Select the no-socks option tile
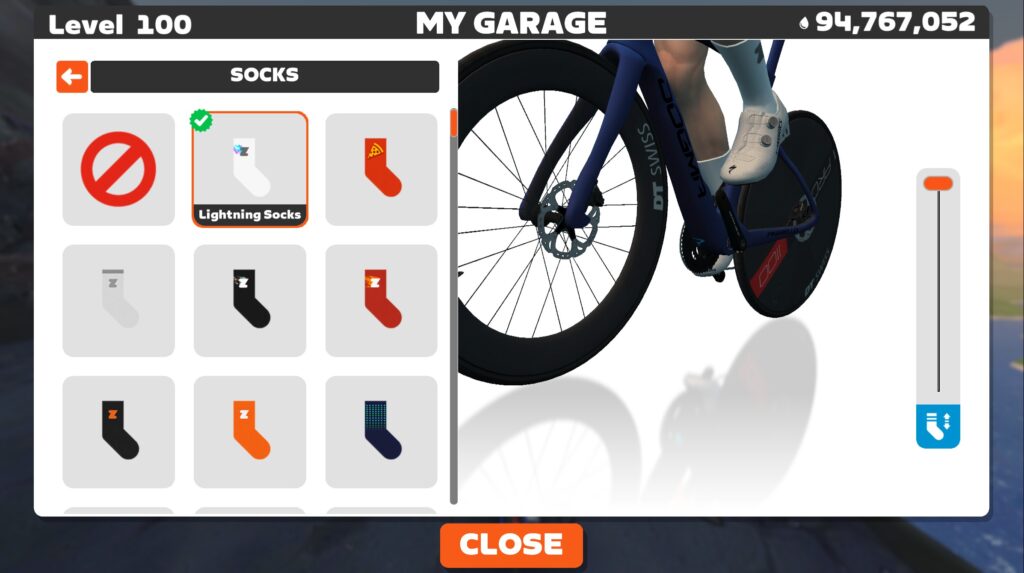 (118, 169)
